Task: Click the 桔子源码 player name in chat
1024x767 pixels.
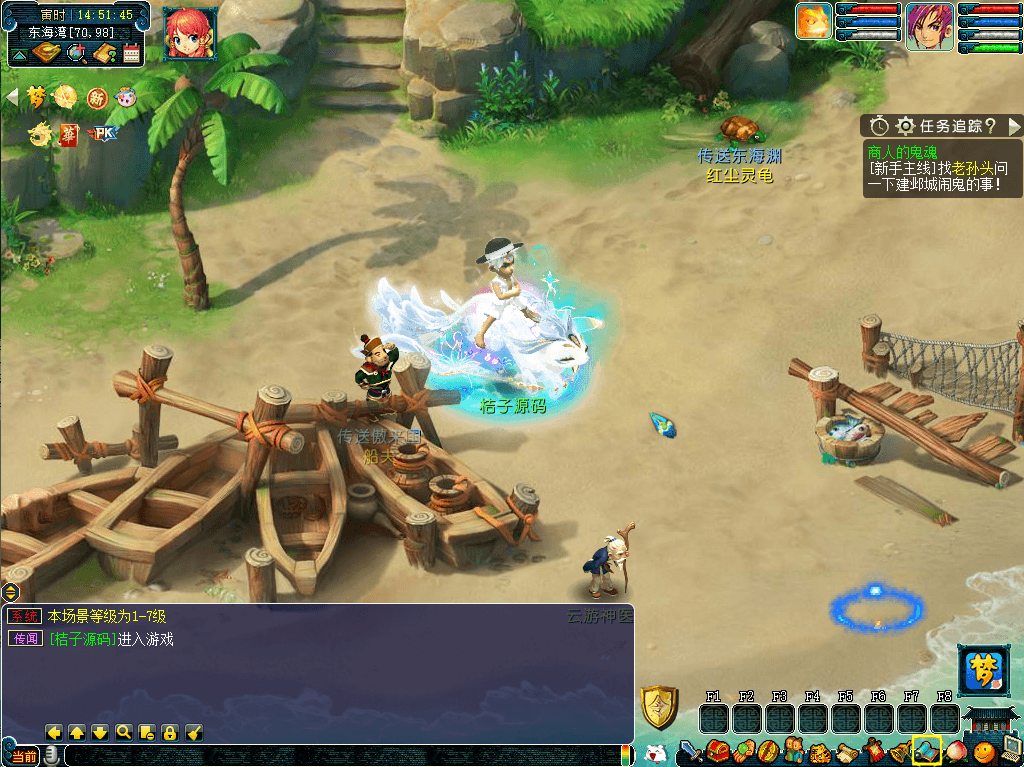Action: click(82, 639)
